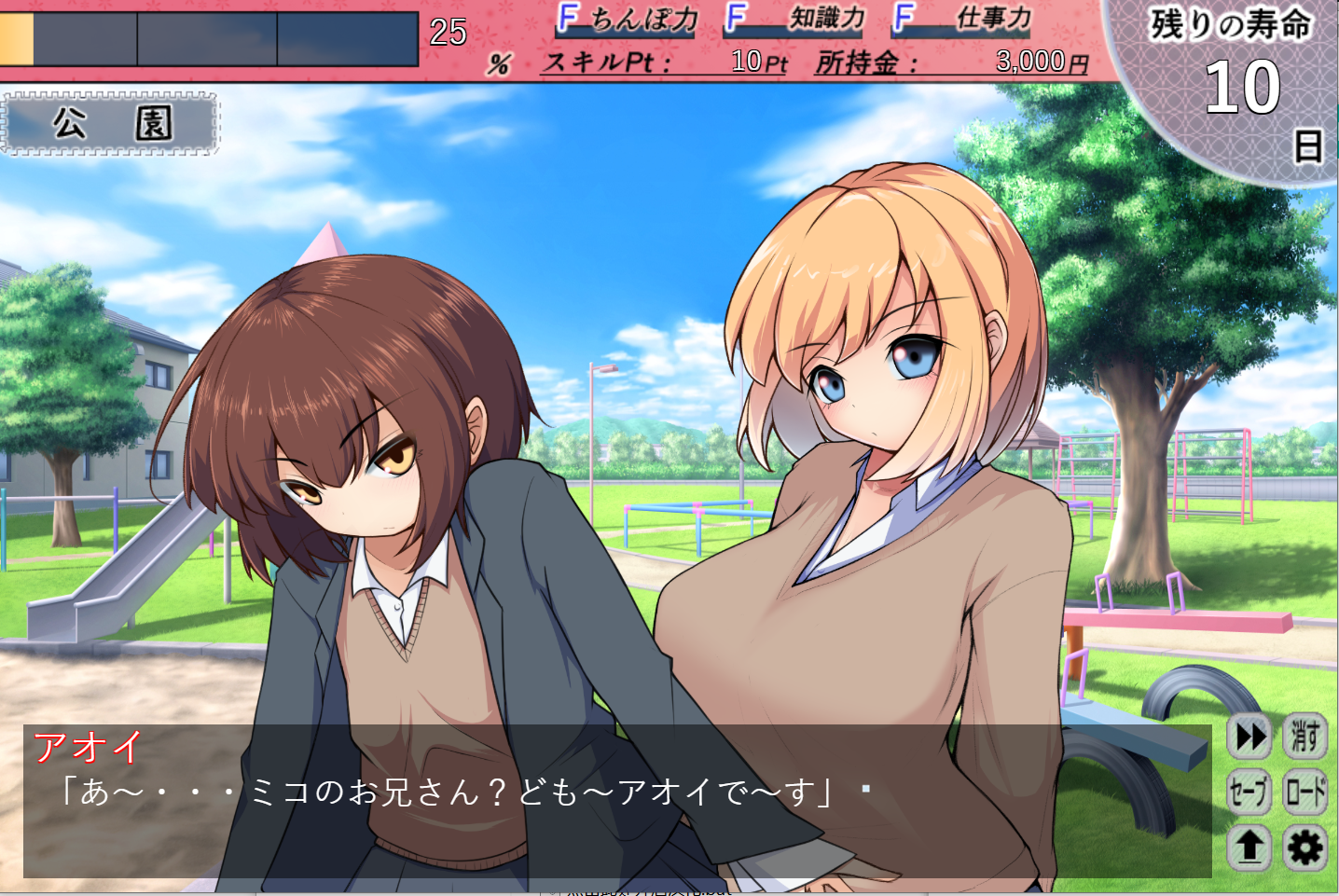Advance dialogue by clicking the text box
The height and width of the screenshot is (896, 1339).
466,811
